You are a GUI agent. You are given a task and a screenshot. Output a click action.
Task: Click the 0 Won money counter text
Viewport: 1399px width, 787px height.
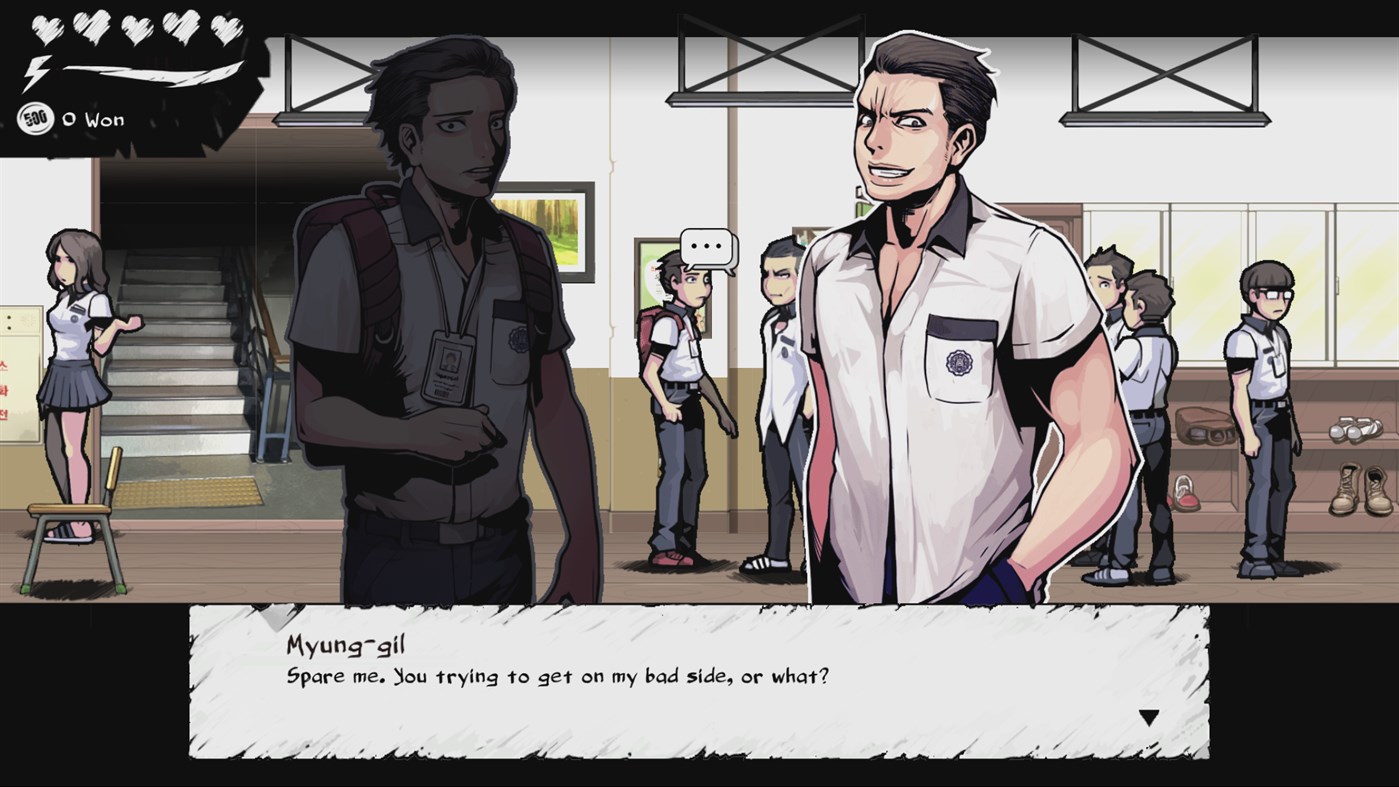(x=94, y=119)
